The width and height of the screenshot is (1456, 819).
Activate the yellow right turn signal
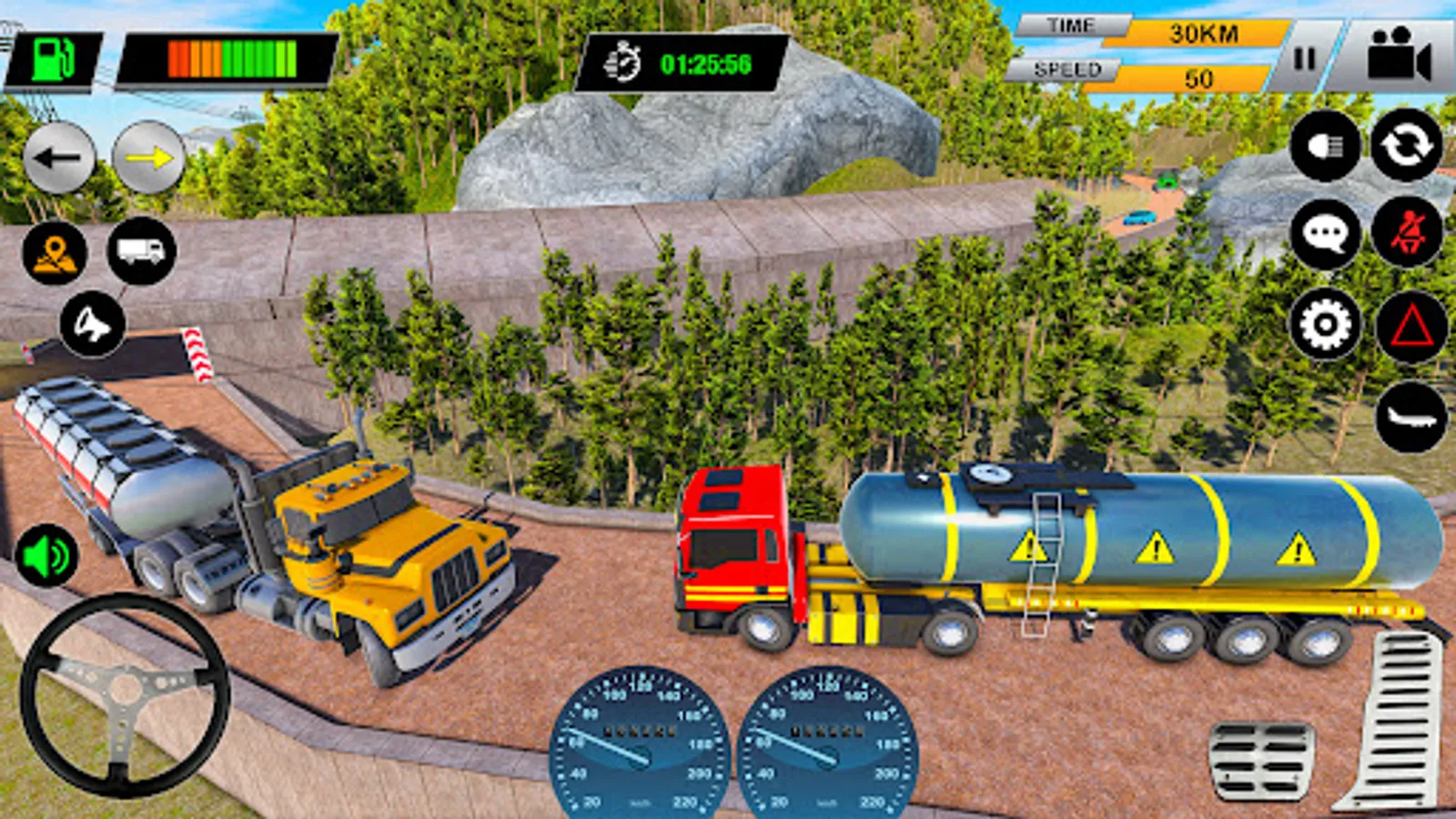(148, 158)
